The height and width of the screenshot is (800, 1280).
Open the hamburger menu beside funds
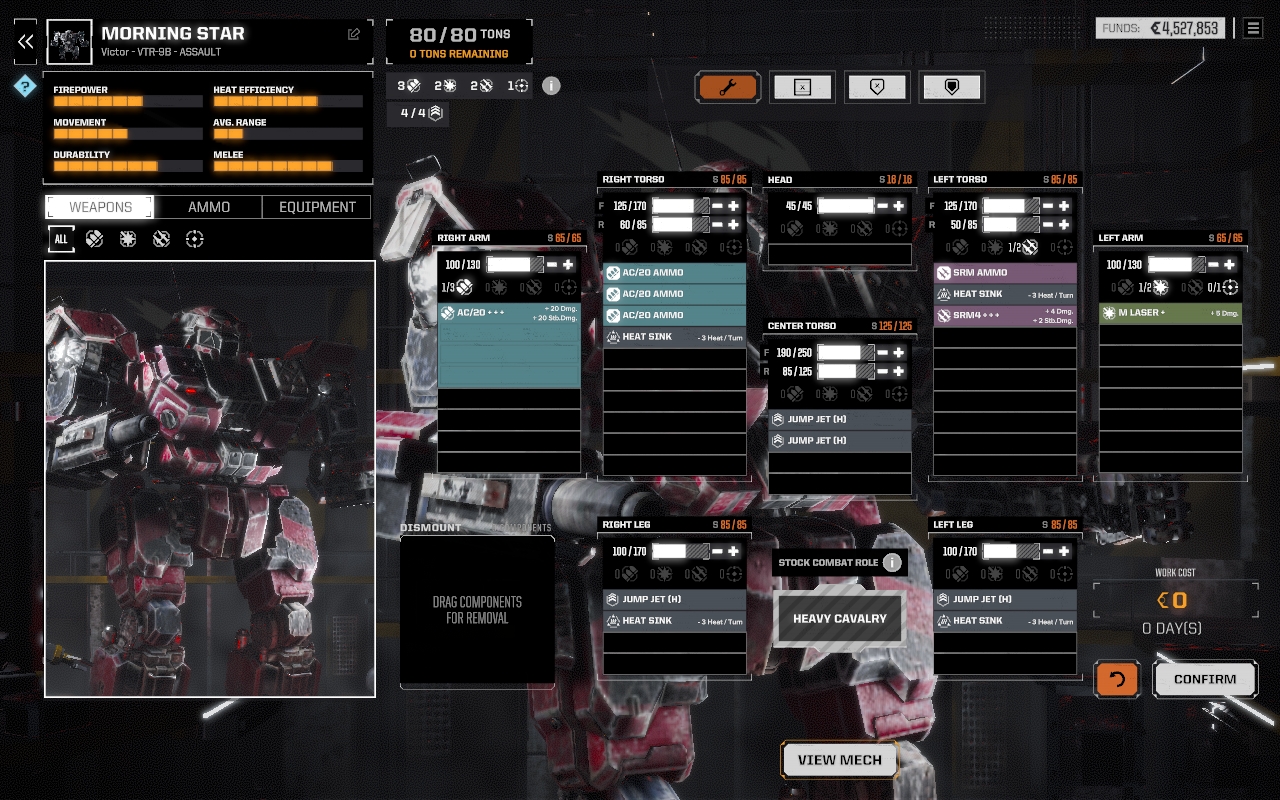[x=1253, y=28]
